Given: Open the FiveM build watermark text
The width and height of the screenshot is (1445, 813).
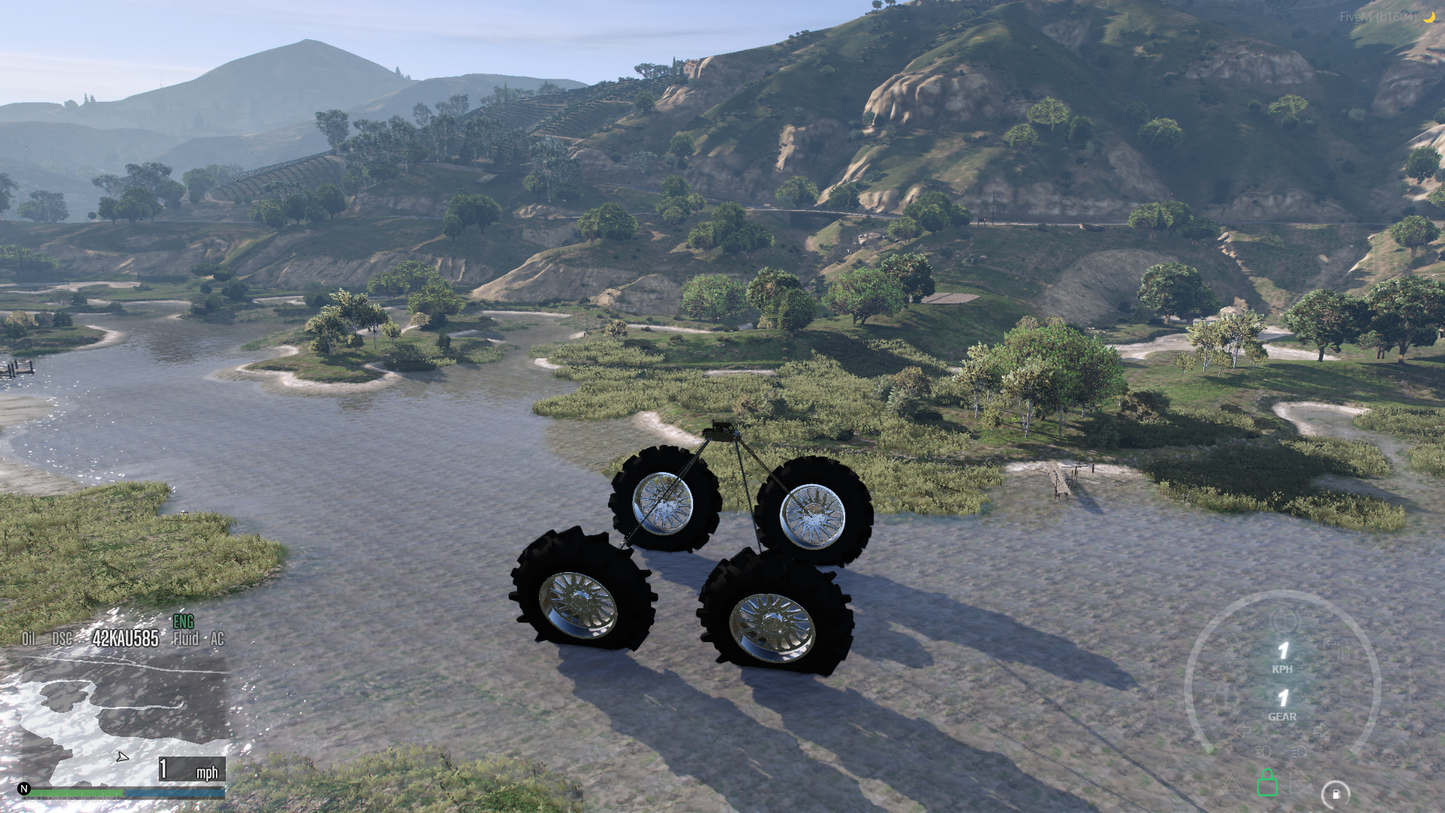Looking at the screenshot, I should (1382, 15).
